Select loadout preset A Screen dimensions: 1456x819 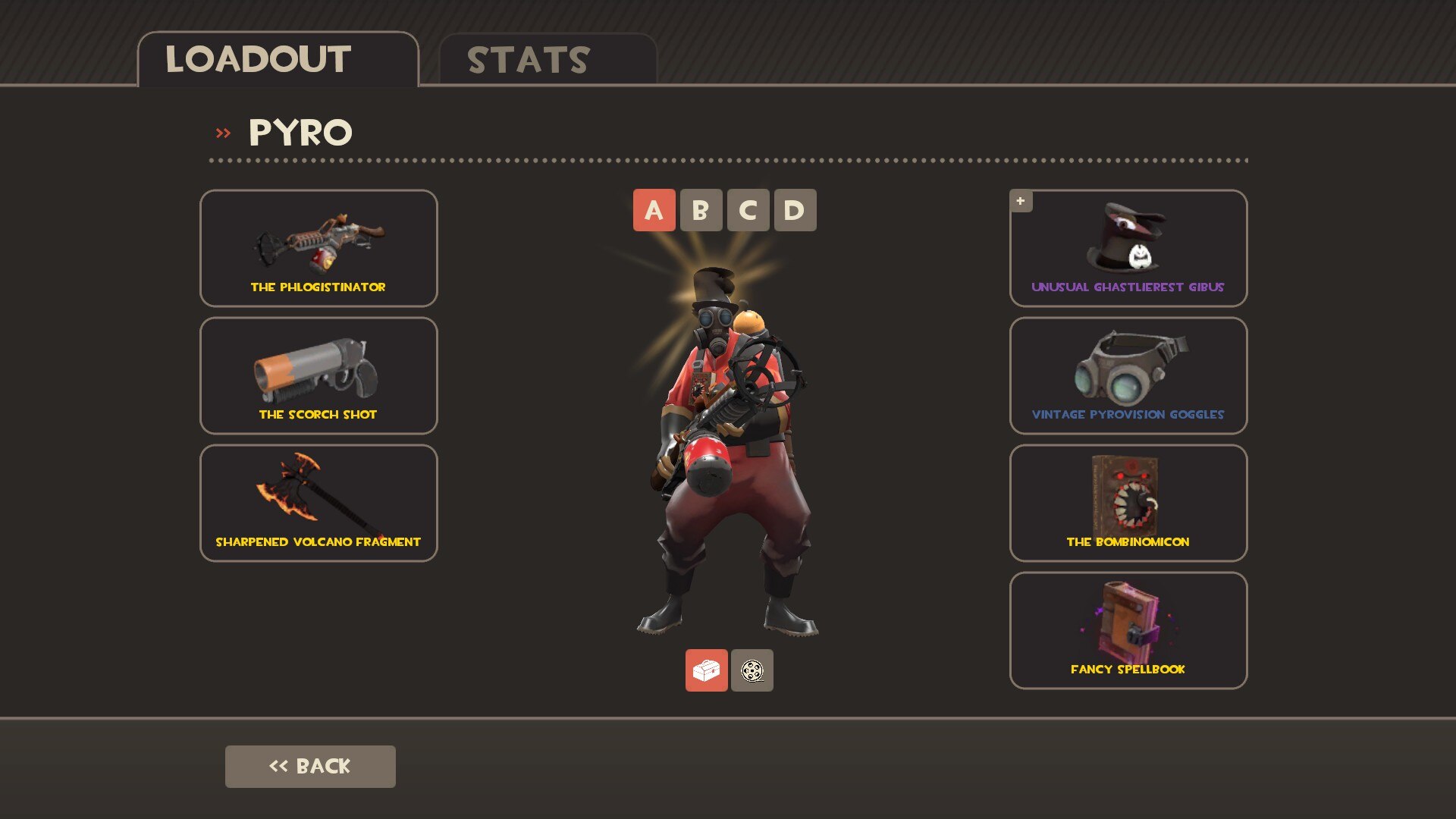pyautogui.click(x=654, y=210)
